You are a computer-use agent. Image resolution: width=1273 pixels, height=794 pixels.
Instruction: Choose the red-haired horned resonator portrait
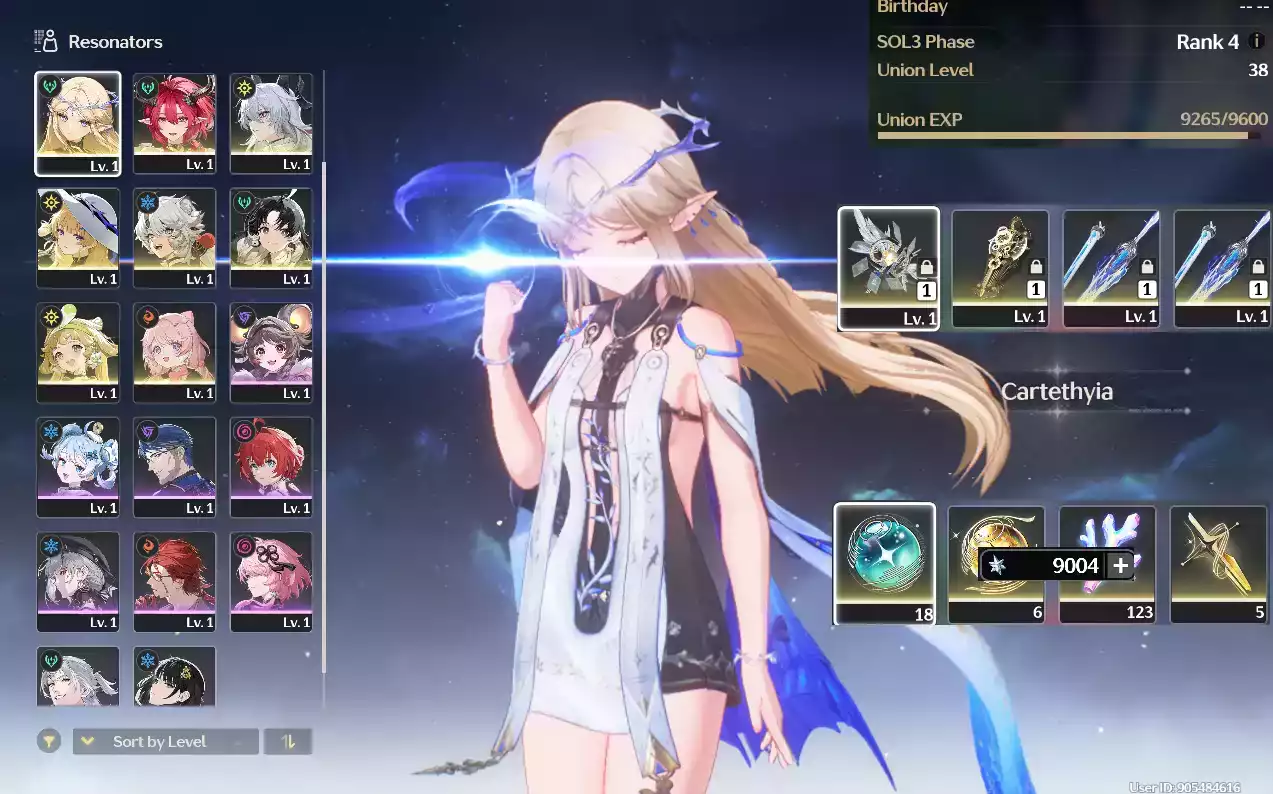click(174, 123)
